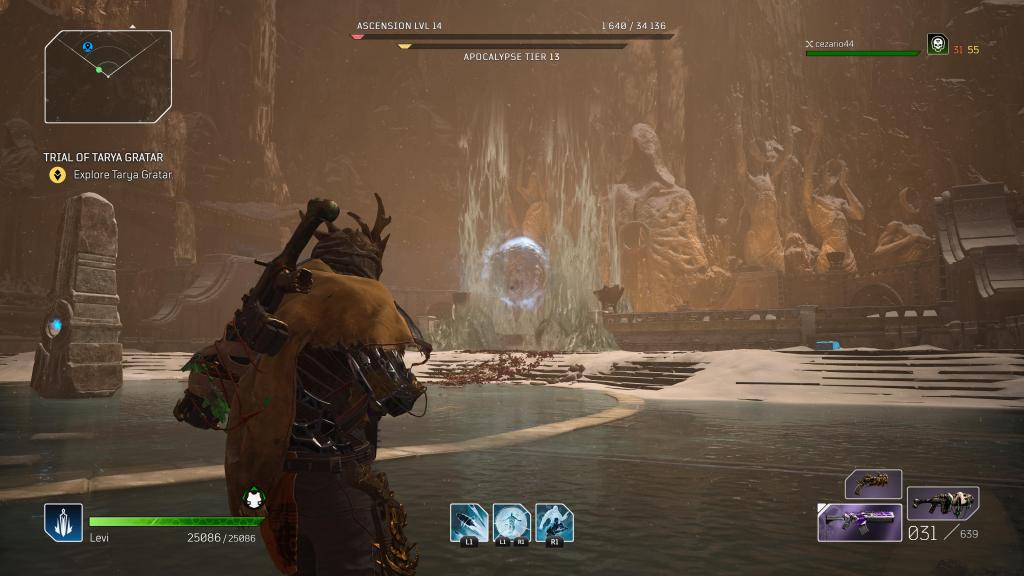Viewport: 1024px width, 576px height.
Task: Click teammate cezano44's skull status icon
Action: tap(937, 44)
